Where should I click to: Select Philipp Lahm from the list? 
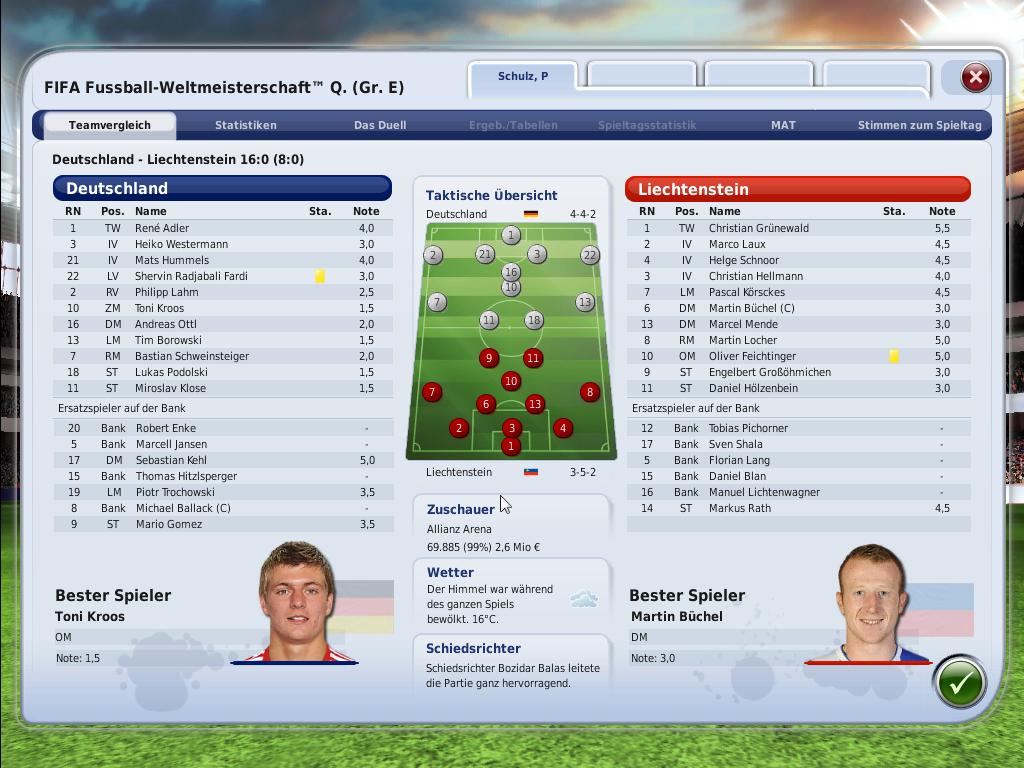[166, 292]
